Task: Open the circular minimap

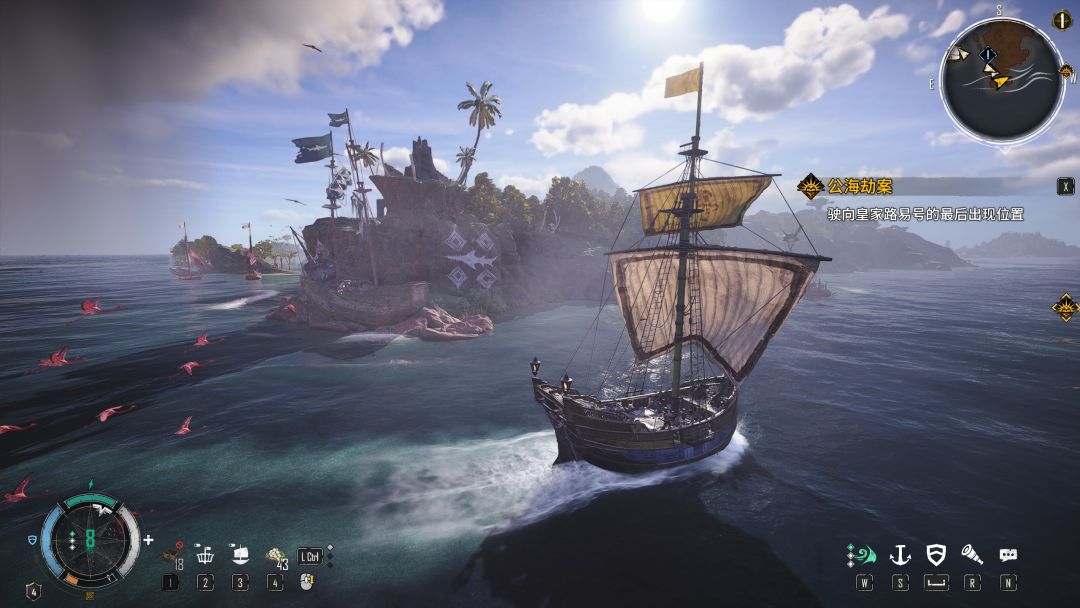Action: 1001,80
